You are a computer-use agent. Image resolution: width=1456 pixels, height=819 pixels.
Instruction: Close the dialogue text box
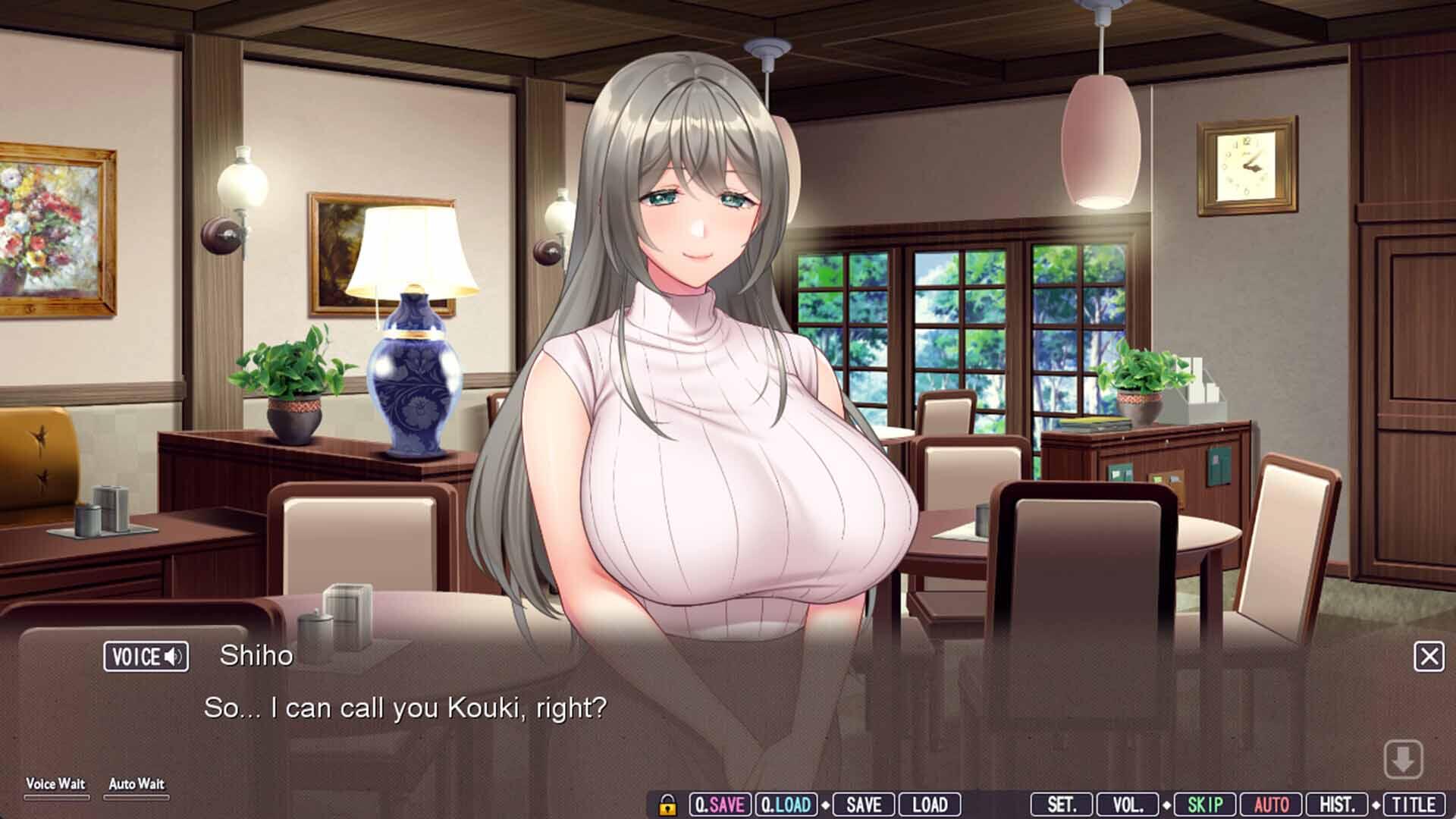pos(1429,657)
